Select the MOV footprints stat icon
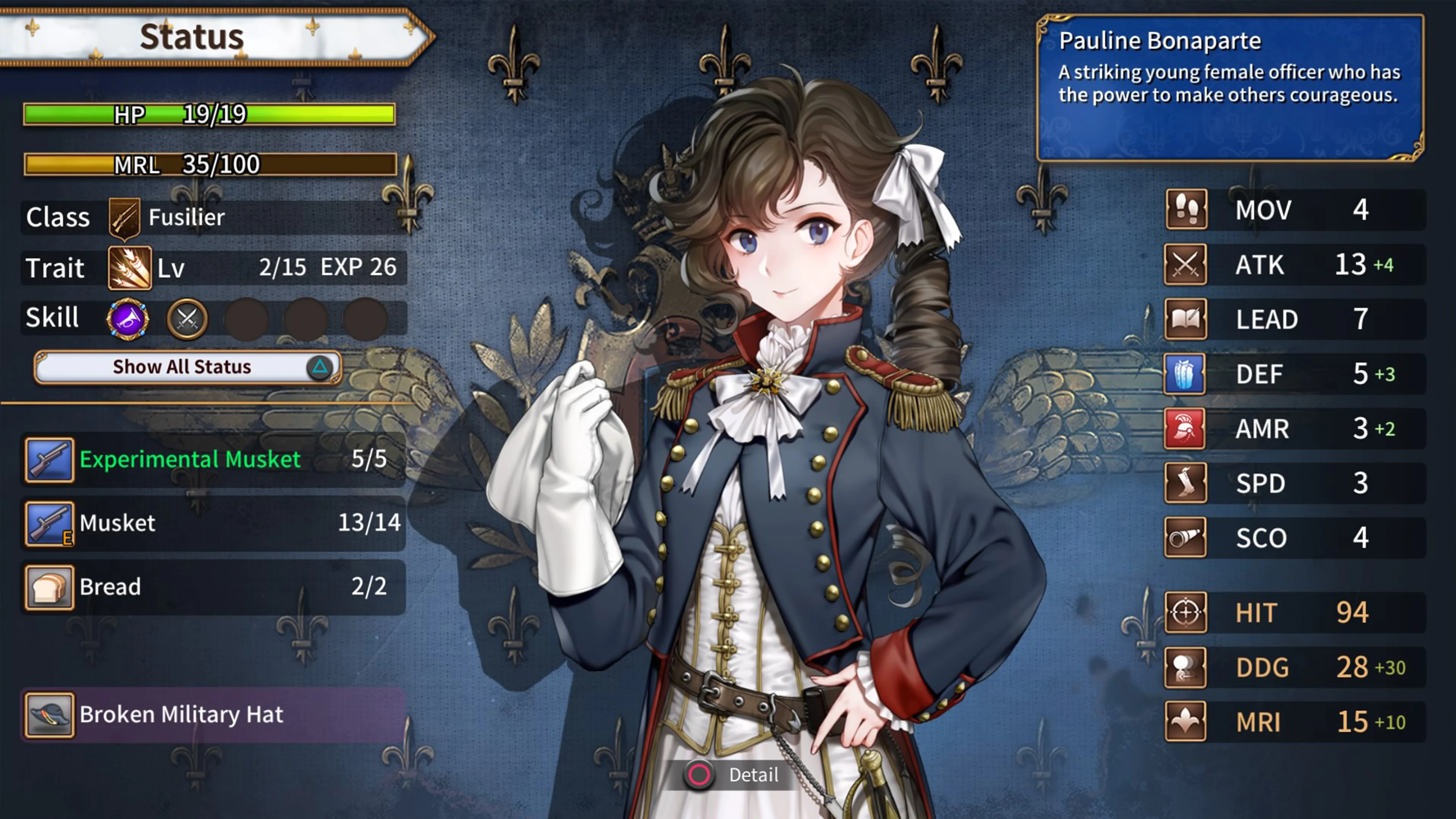The height and width of the screenshot is (819, 1456). (1186, 210)
